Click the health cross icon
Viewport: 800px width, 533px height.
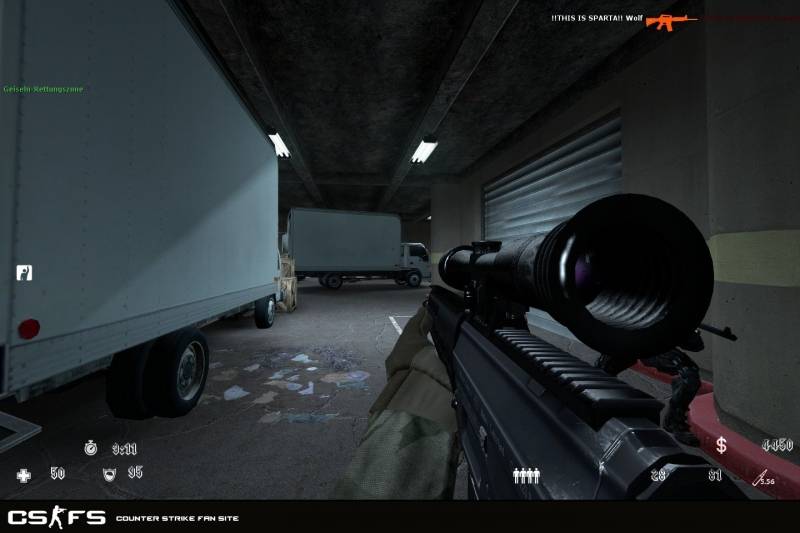coord(24,475)
